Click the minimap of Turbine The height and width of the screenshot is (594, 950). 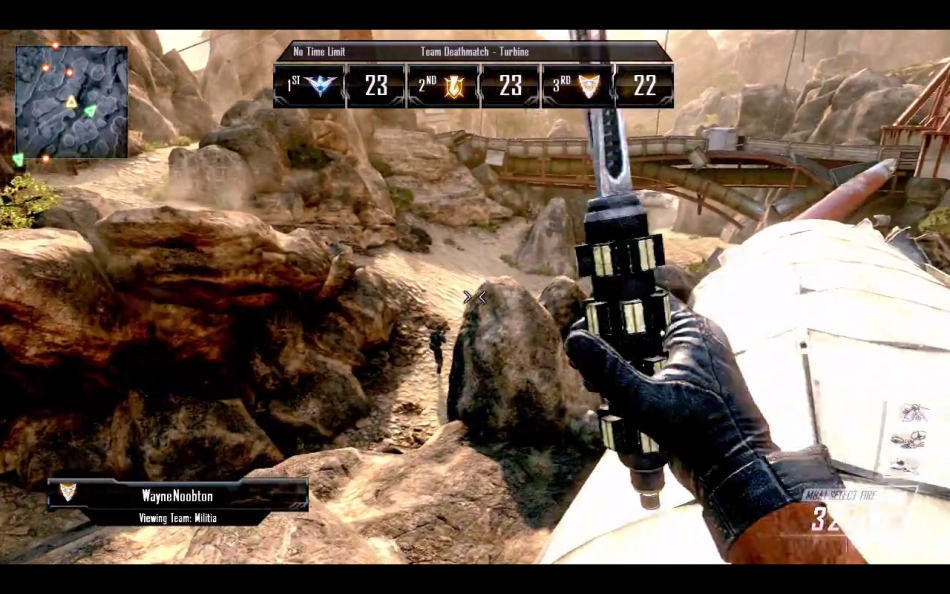tap(71, 101)
